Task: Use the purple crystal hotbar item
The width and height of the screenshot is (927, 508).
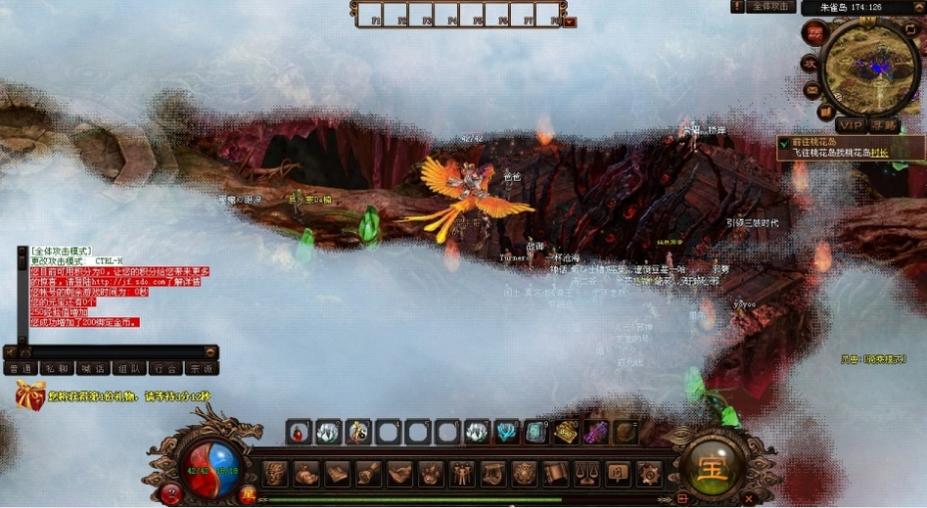Action: click(x=596, y=432)
